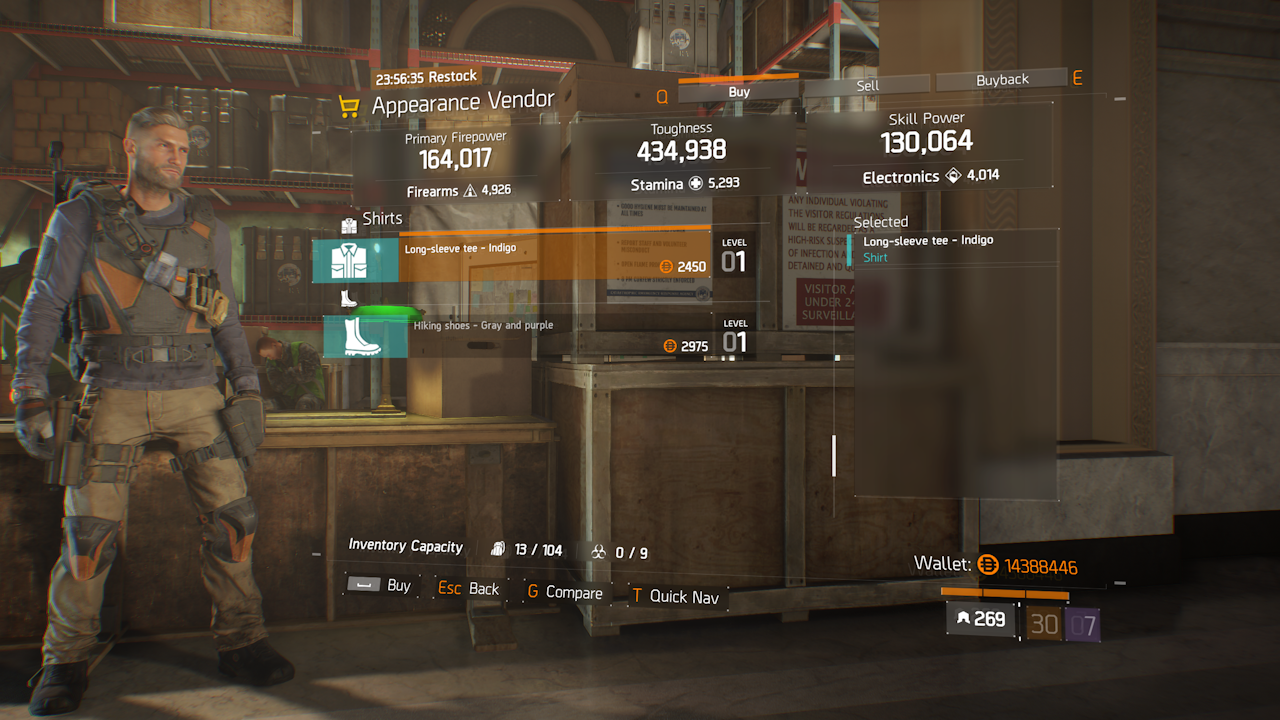The height and width of the screenshot is (720, 1280).
Task: Open Quick Nav
Action: 675,596
